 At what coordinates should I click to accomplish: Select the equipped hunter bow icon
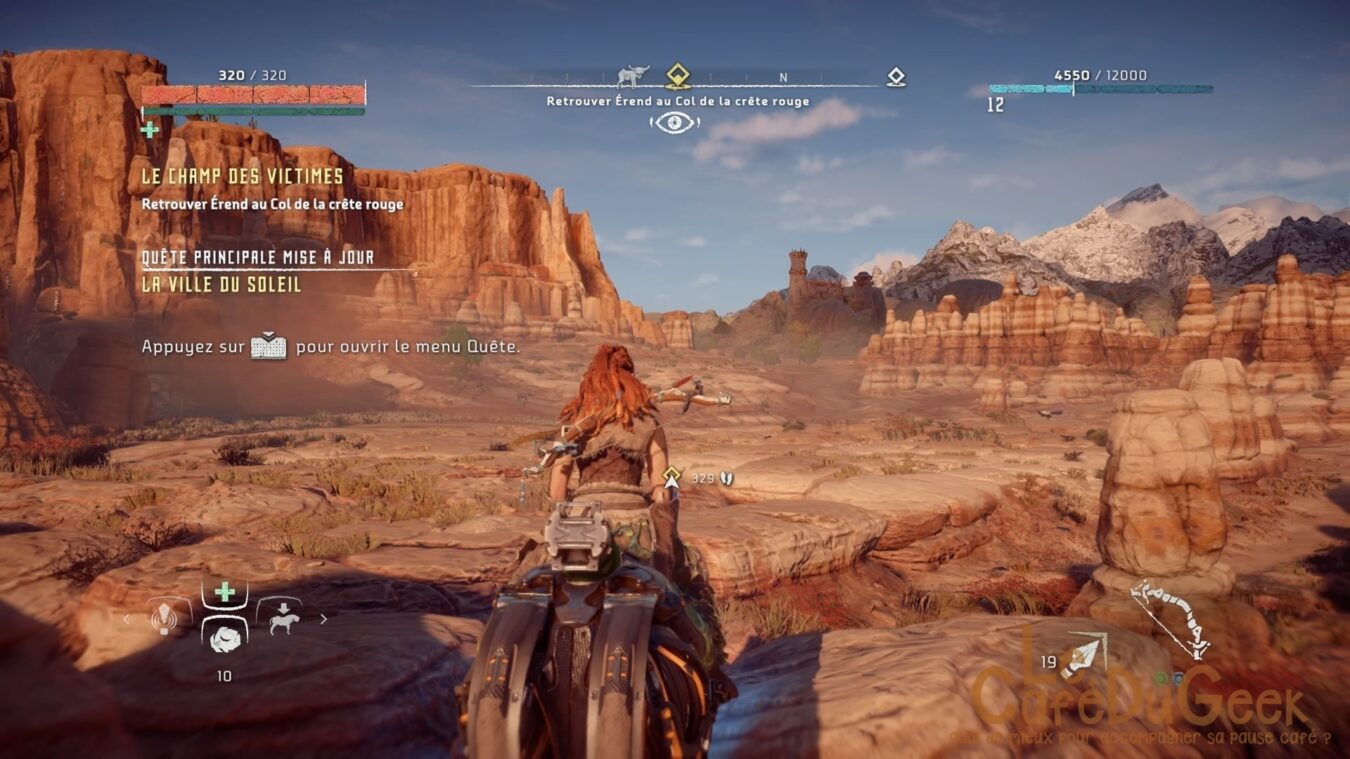point(1170,620)
